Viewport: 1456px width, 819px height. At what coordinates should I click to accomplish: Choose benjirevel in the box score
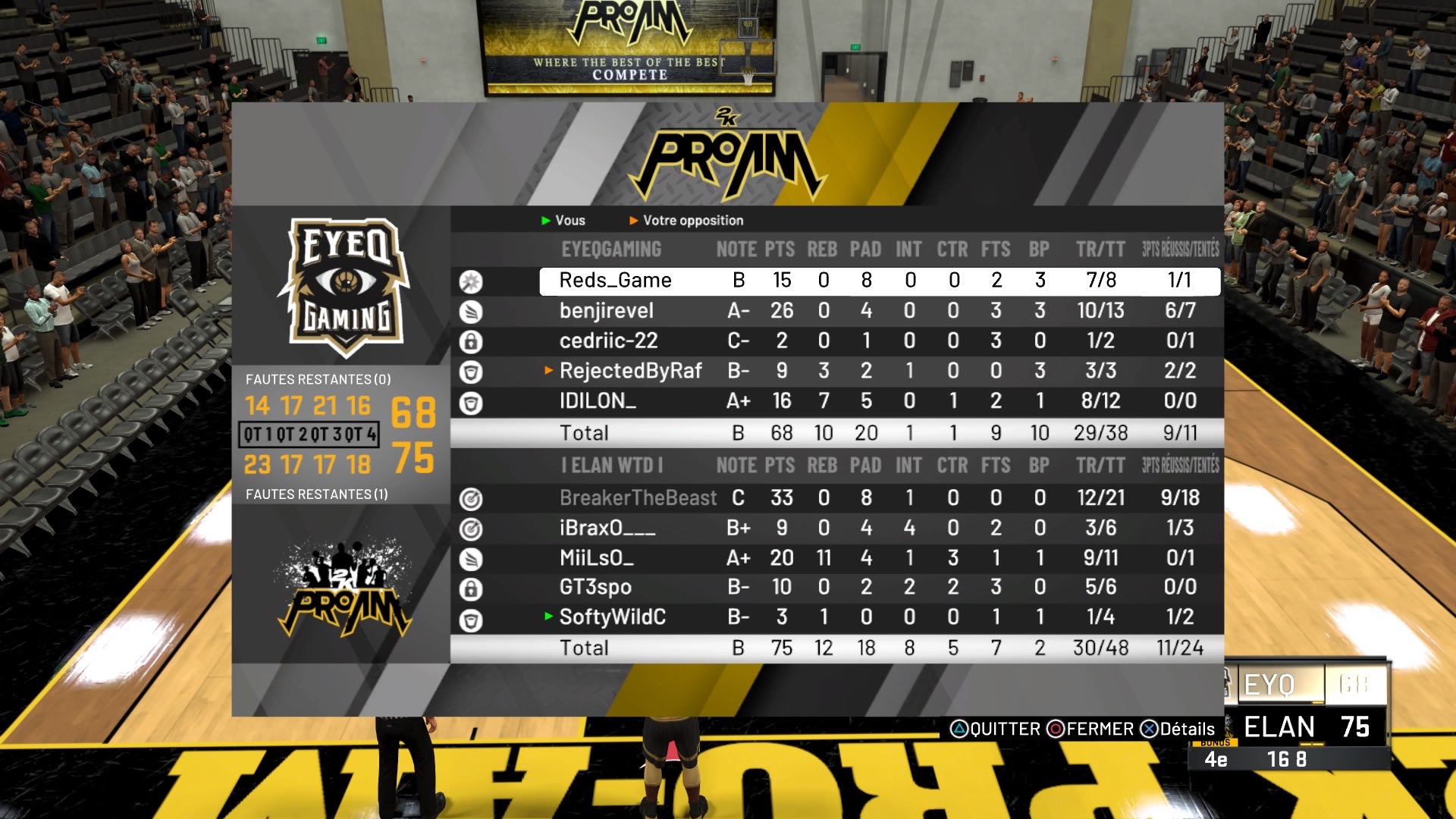click(606, 311)
